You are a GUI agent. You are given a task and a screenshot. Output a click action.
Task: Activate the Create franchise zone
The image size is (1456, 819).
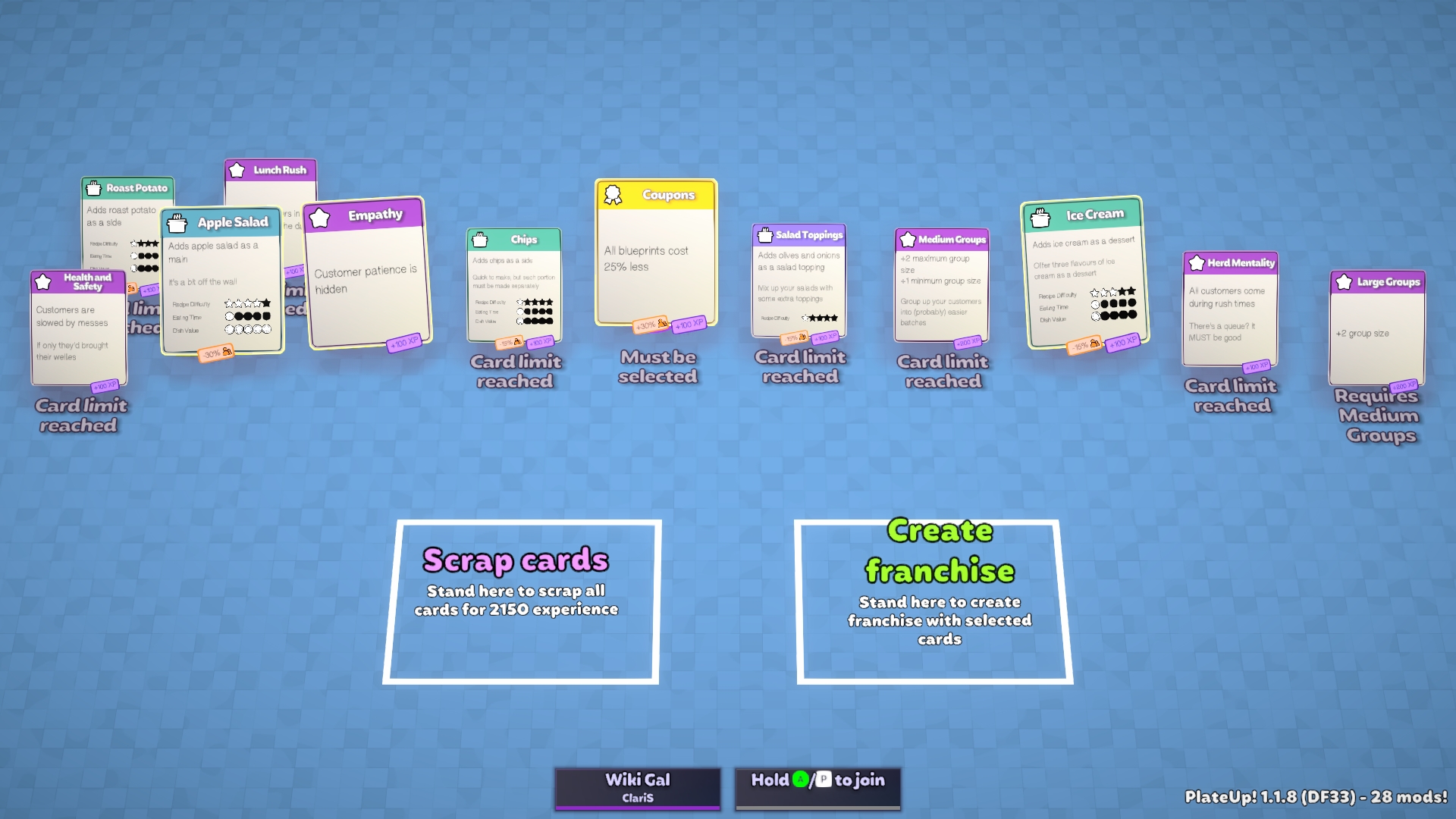click(x=934, y=602)
